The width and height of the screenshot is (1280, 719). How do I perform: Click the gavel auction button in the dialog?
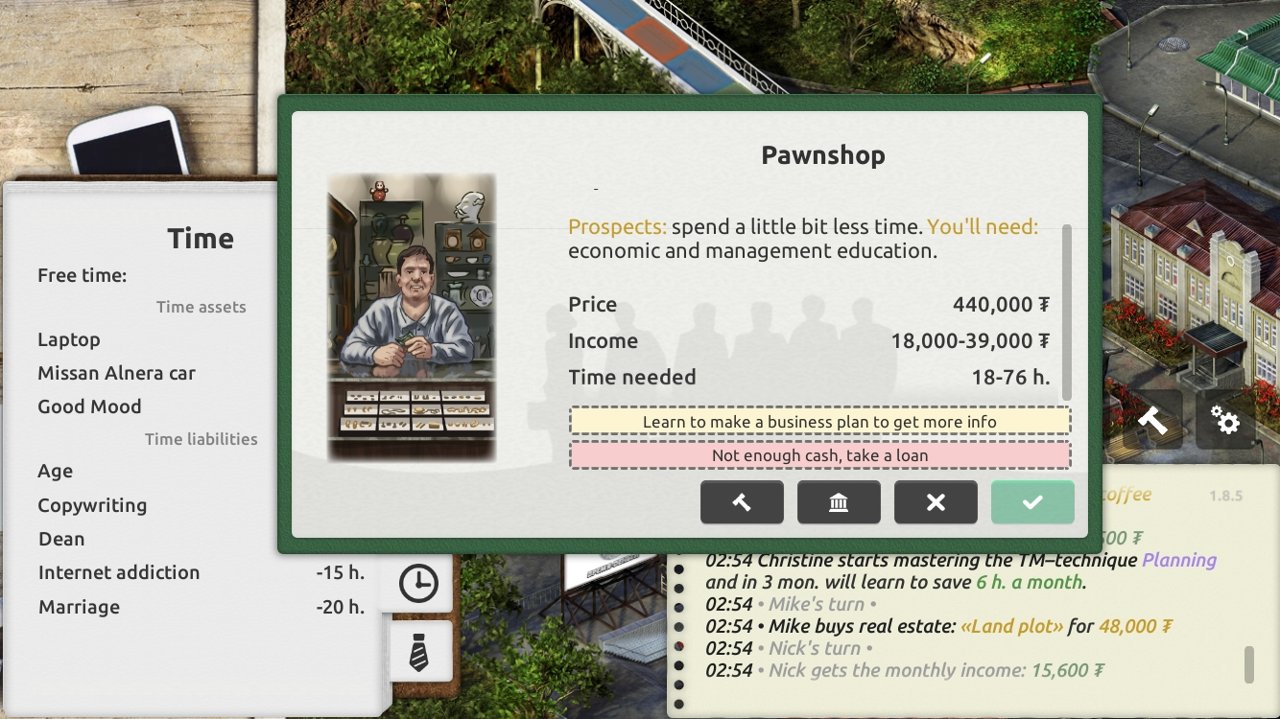click(741, 502)
